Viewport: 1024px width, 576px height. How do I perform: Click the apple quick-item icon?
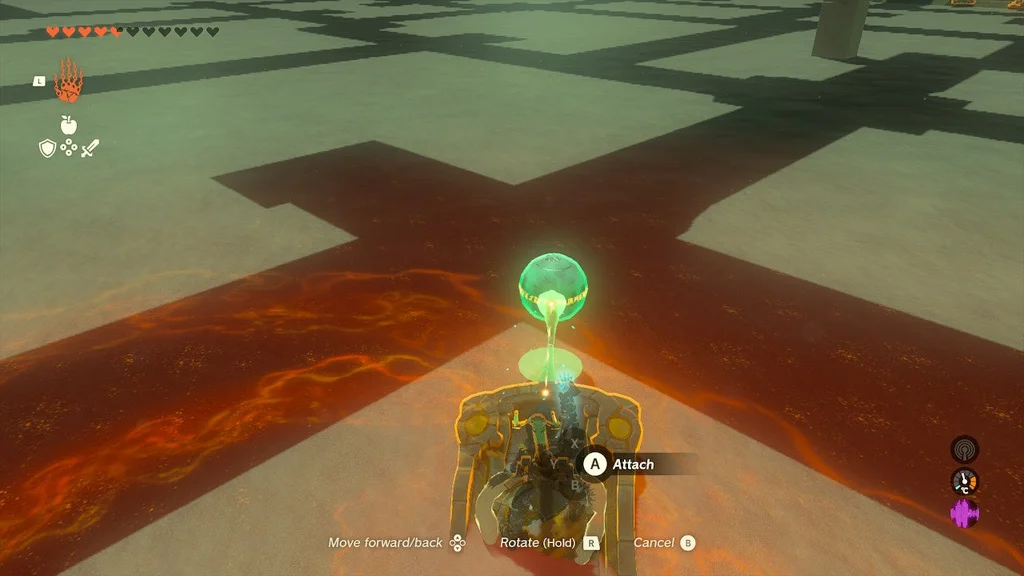click(68, 125)
